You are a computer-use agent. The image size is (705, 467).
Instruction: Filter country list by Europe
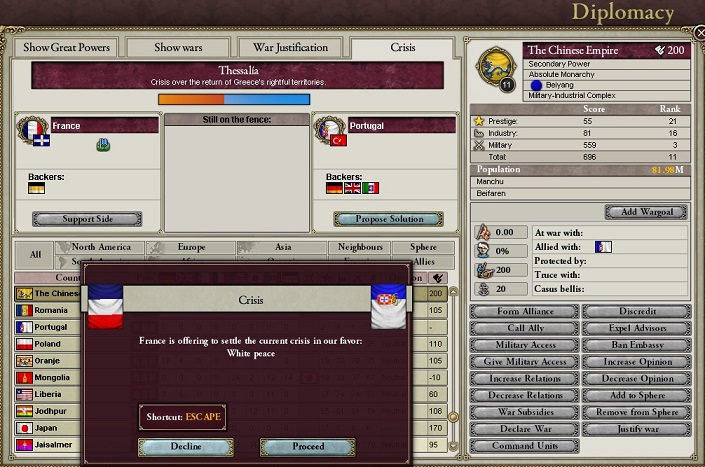pyautogui.click(x=191, y=247)
